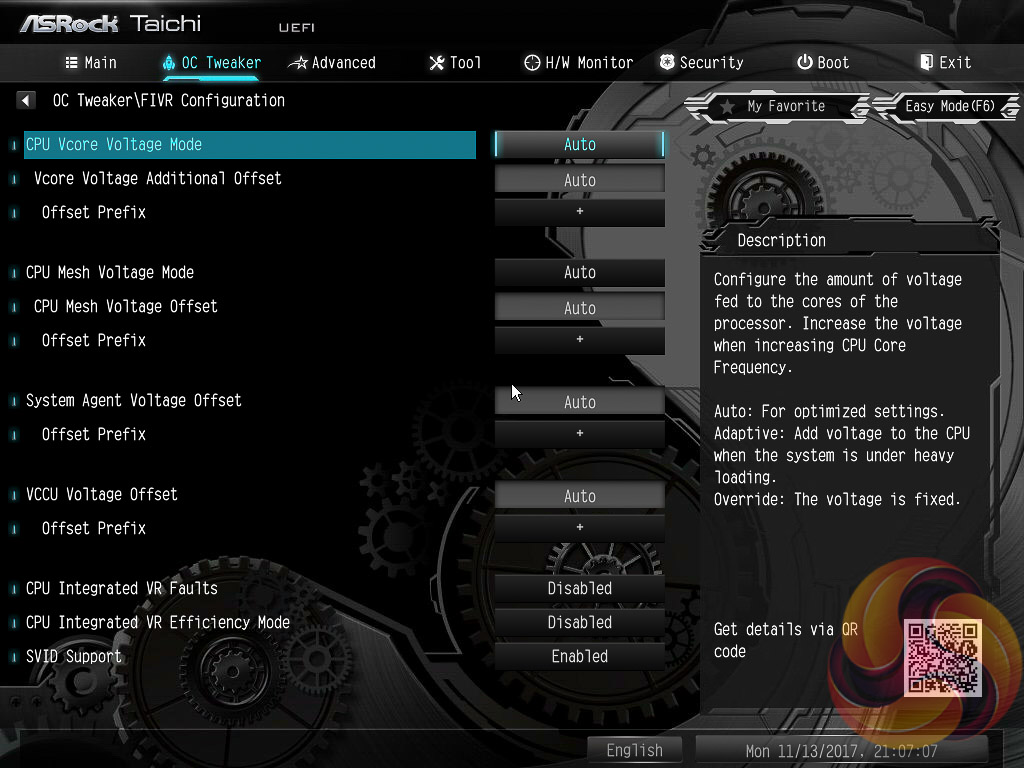Screen dimensions: 1024x768
Task: Choose the Exit tab
Action: click(945, 62)
